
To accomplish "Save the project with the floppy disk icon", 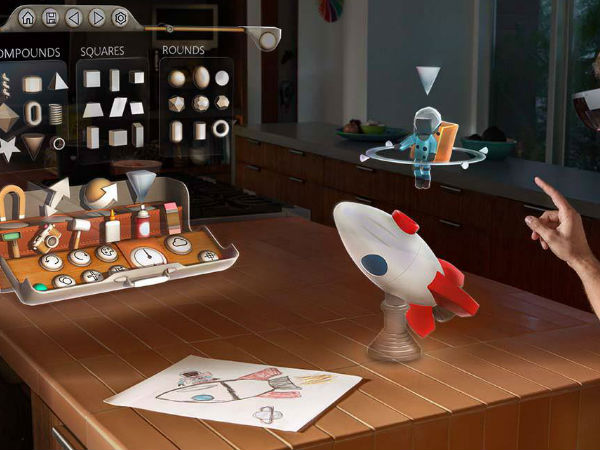I will 50,17.
